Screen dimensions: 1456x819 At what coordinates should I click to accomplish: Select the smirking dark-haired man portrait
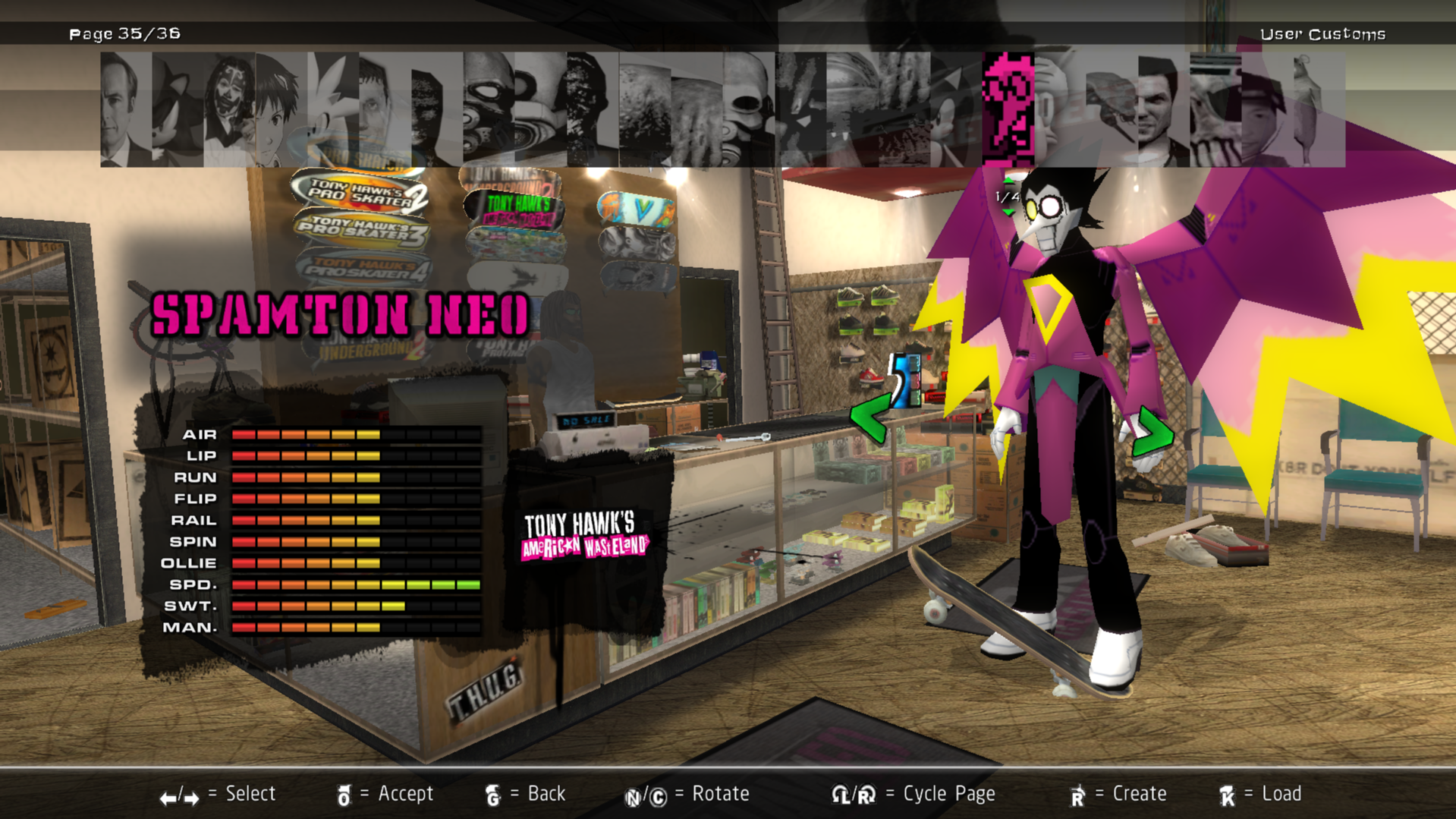pos(1164,109)
